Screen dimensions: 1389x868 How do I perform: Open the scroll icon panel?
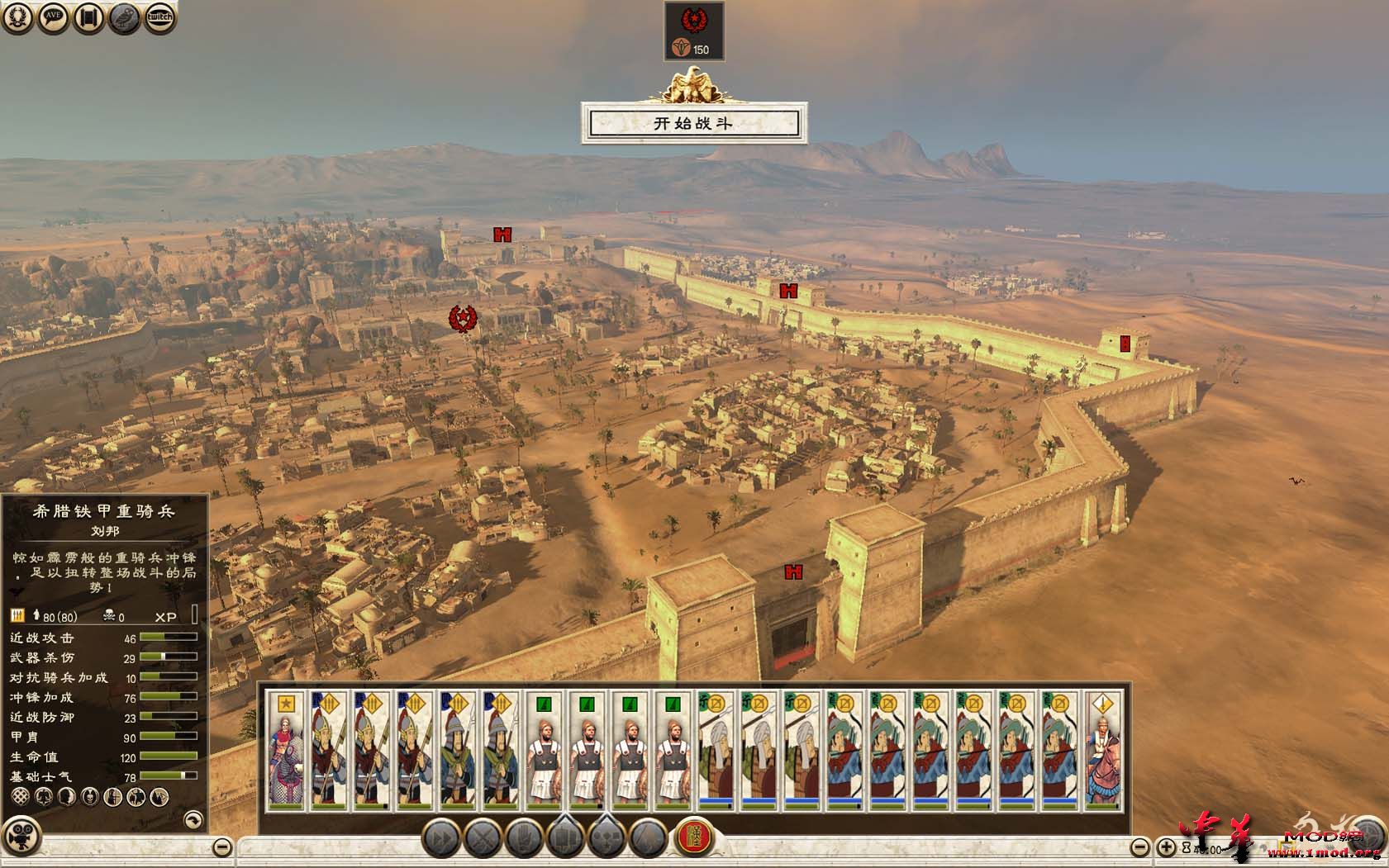point(88,17)
